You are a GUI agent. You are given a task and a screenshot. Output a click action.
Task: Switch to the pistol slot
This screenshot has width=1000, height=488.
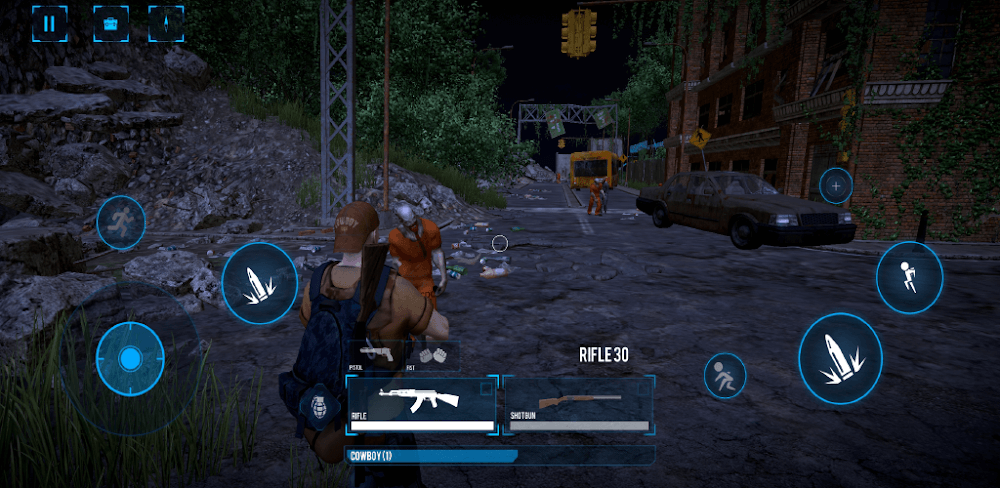[375, 355]
